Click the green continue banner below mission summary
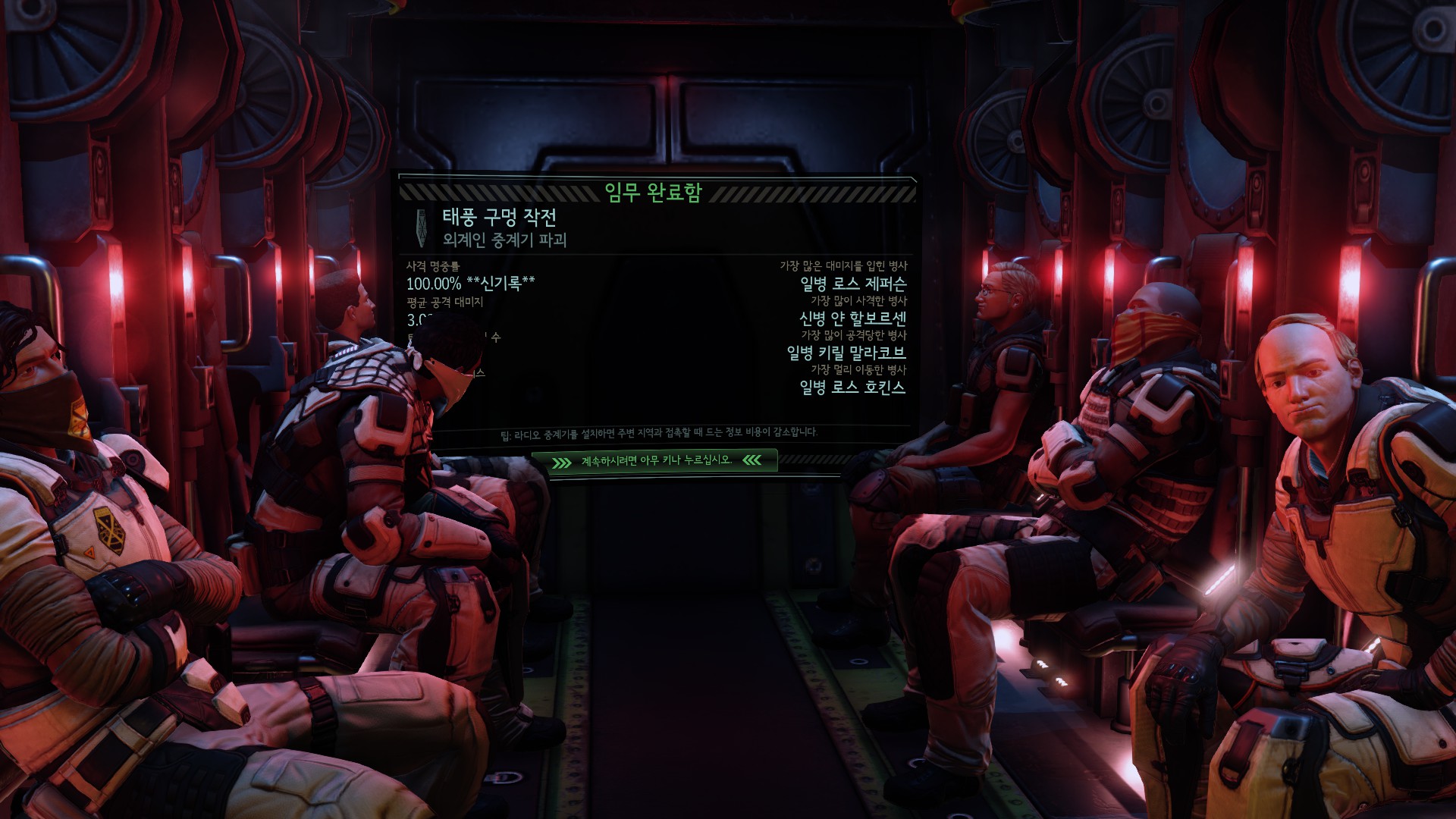 click(x=656, y=460)
